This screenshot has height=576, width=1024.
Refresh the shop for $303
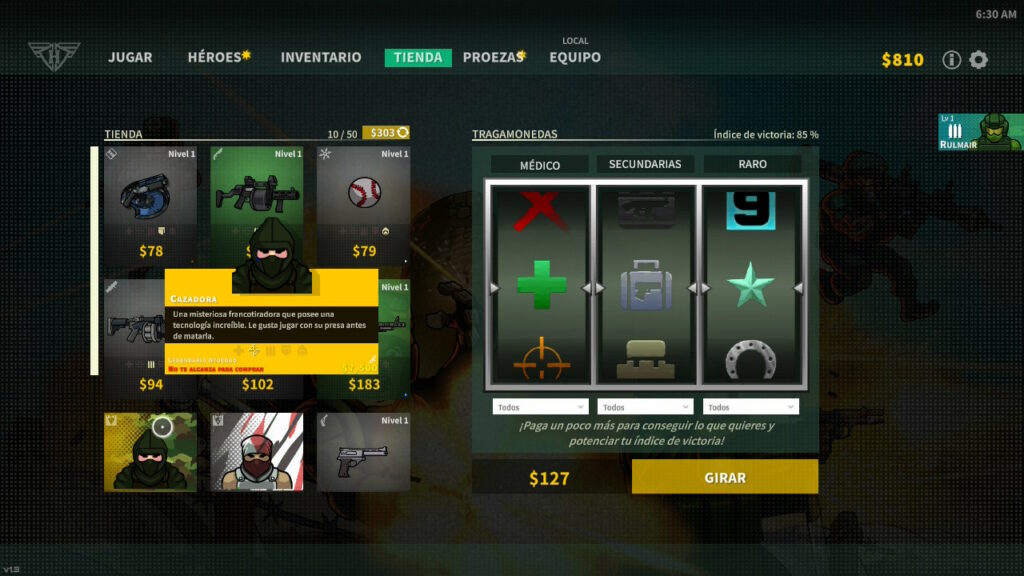pyautogui.click(x=386, y=133)
